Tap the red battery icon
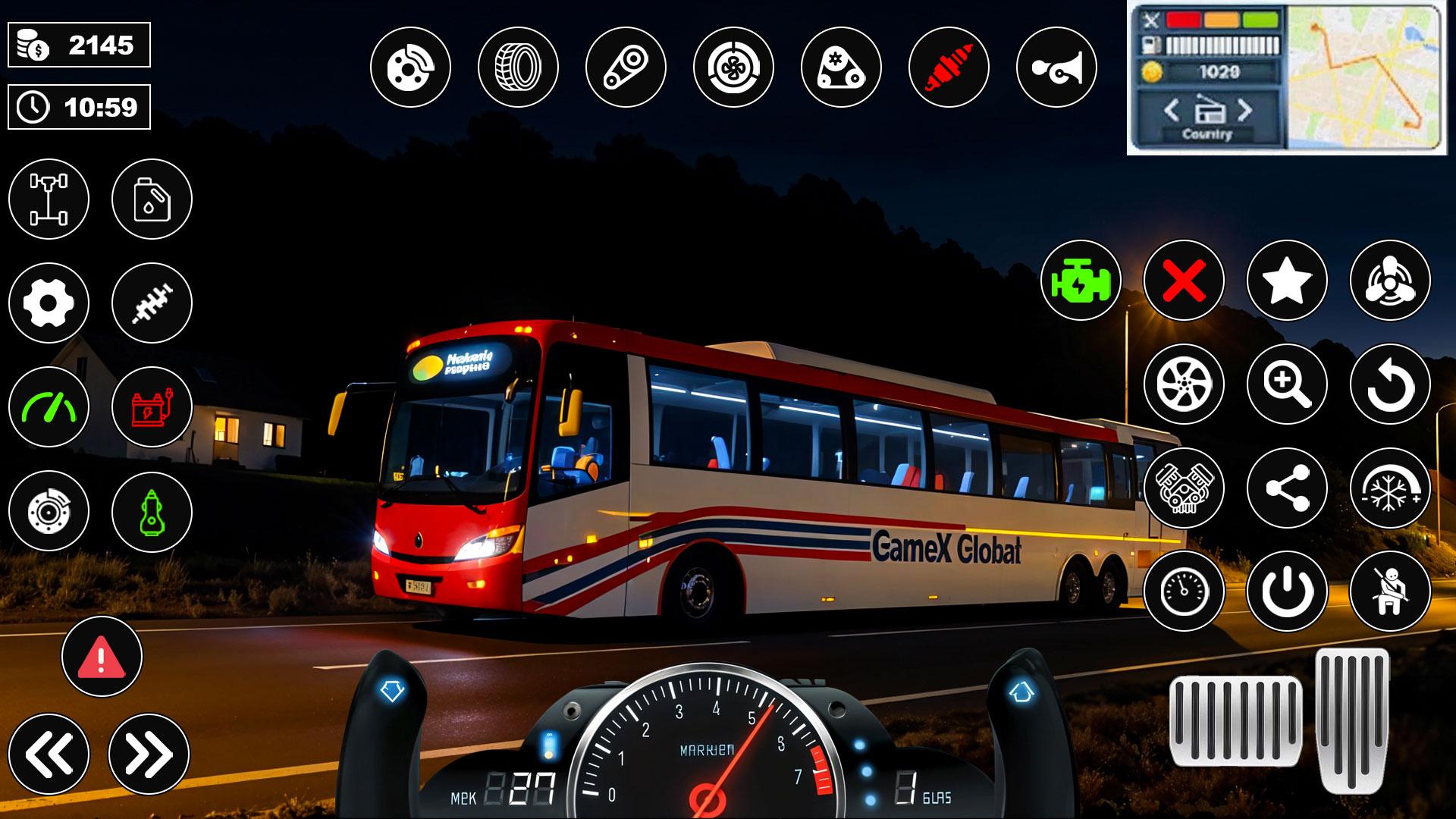1456x819 pixels. point(152,407)
